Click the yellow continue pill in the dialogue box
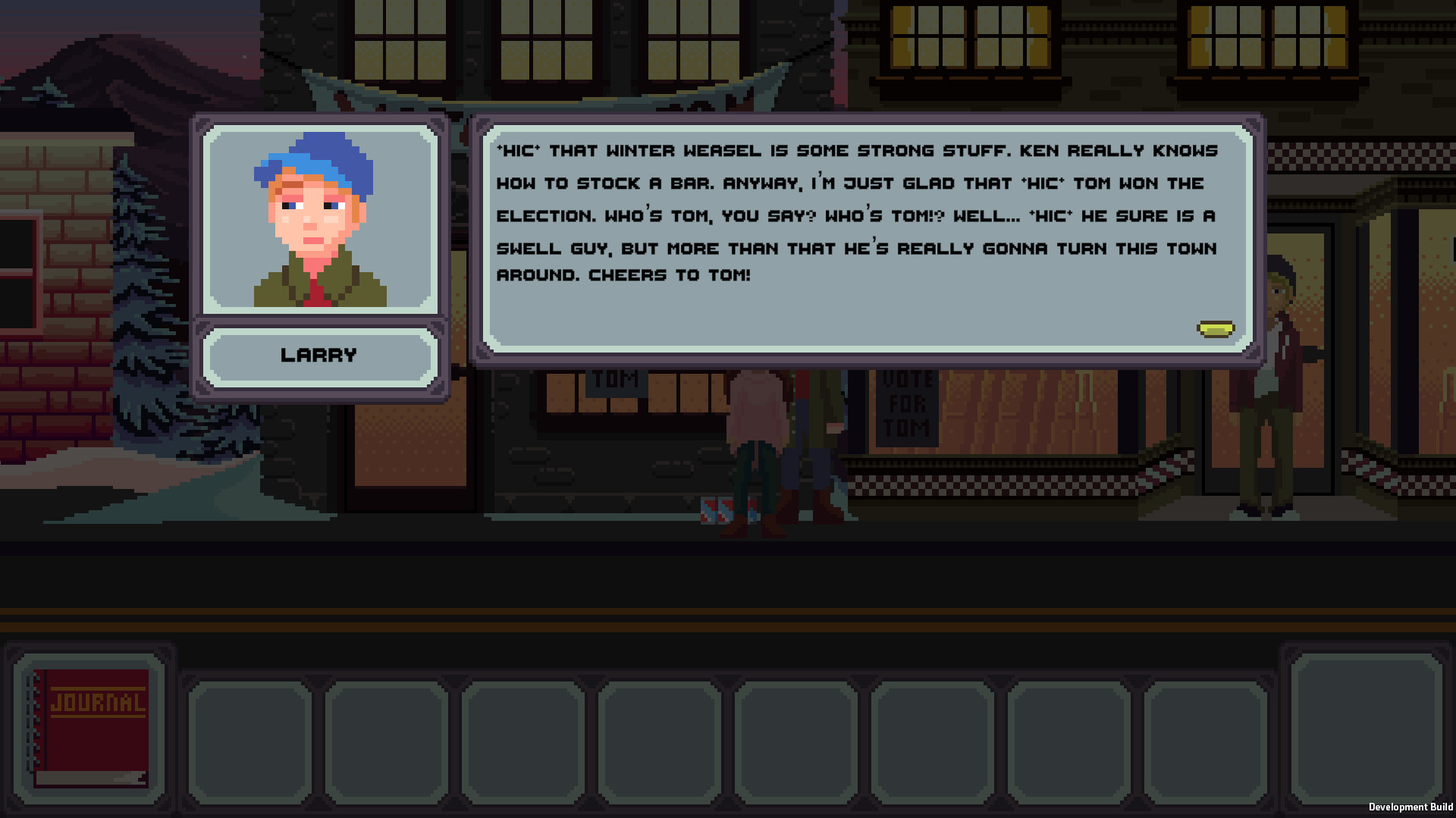The width and height of the screenshot is (1456, 818). (1216, 328)
